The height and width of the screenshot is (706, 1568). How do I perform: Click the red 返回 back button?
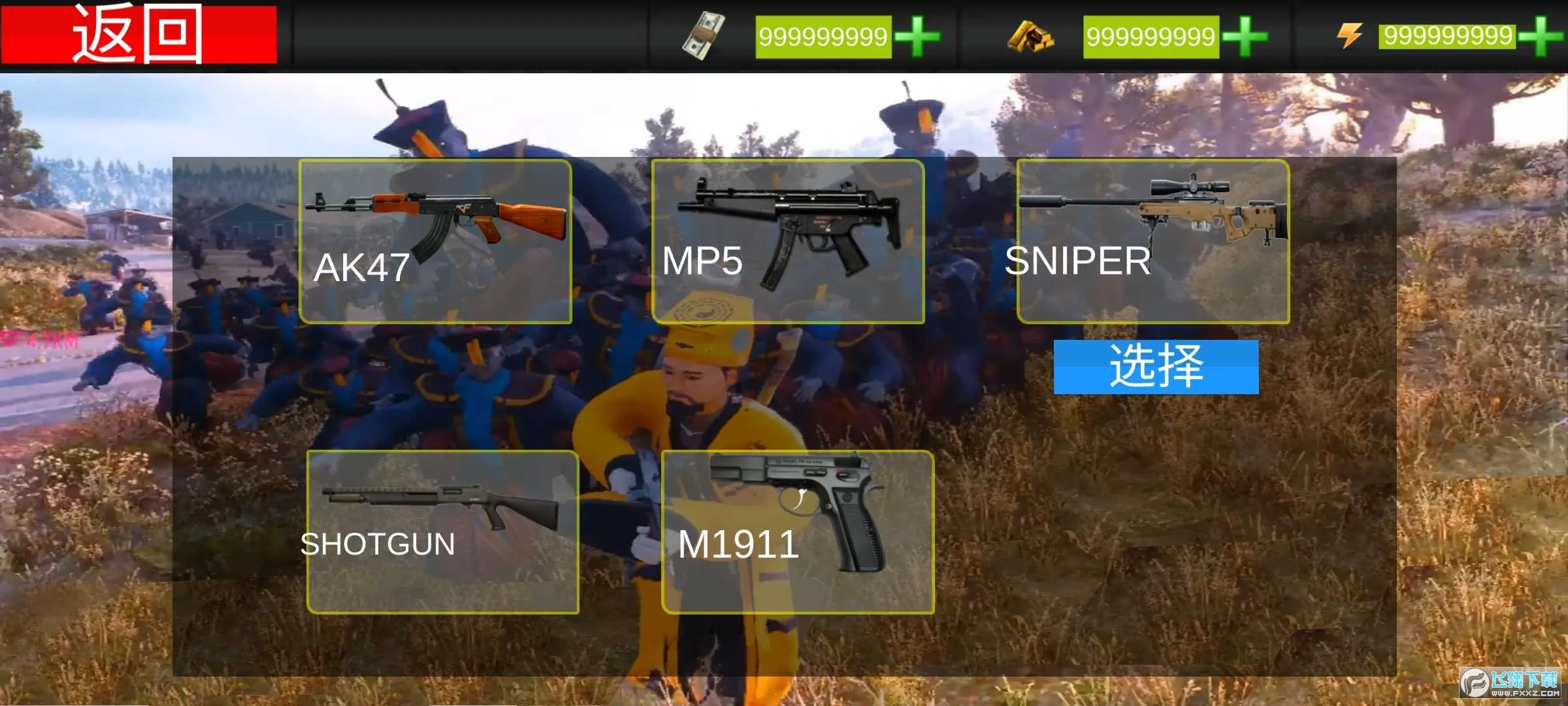pos(139,34)
